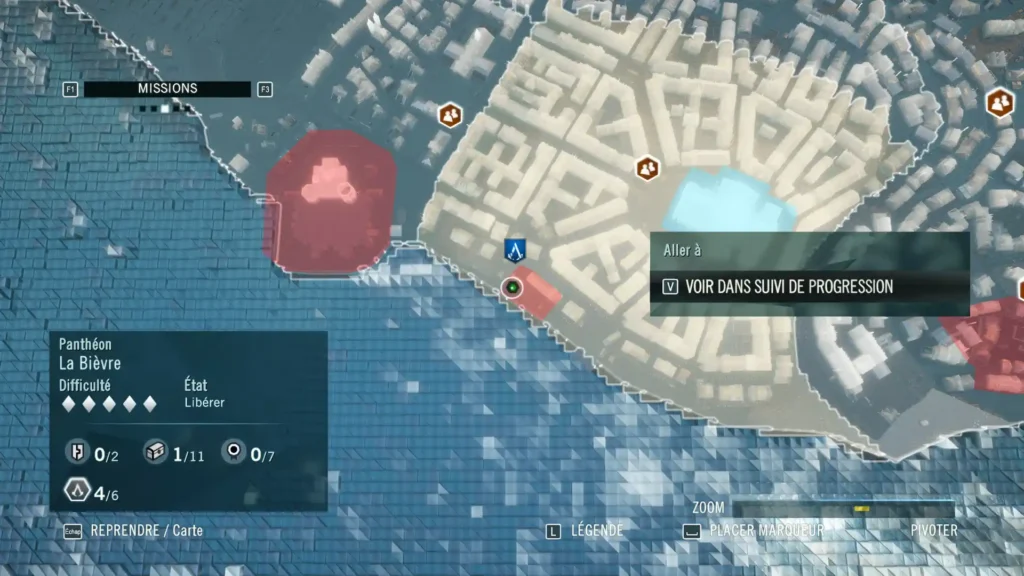The height and width of the screenshot is (576, 1024).
Task: Click the blue Assassin player marker
Action: pos(515,251)
